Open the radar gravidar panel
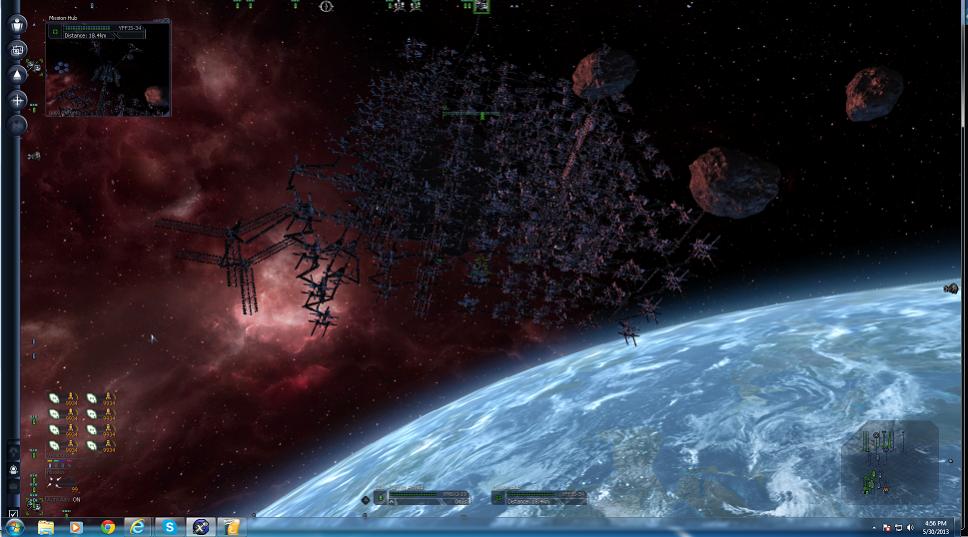The width and height of the screenshot is (968, 537). (889, 461)
